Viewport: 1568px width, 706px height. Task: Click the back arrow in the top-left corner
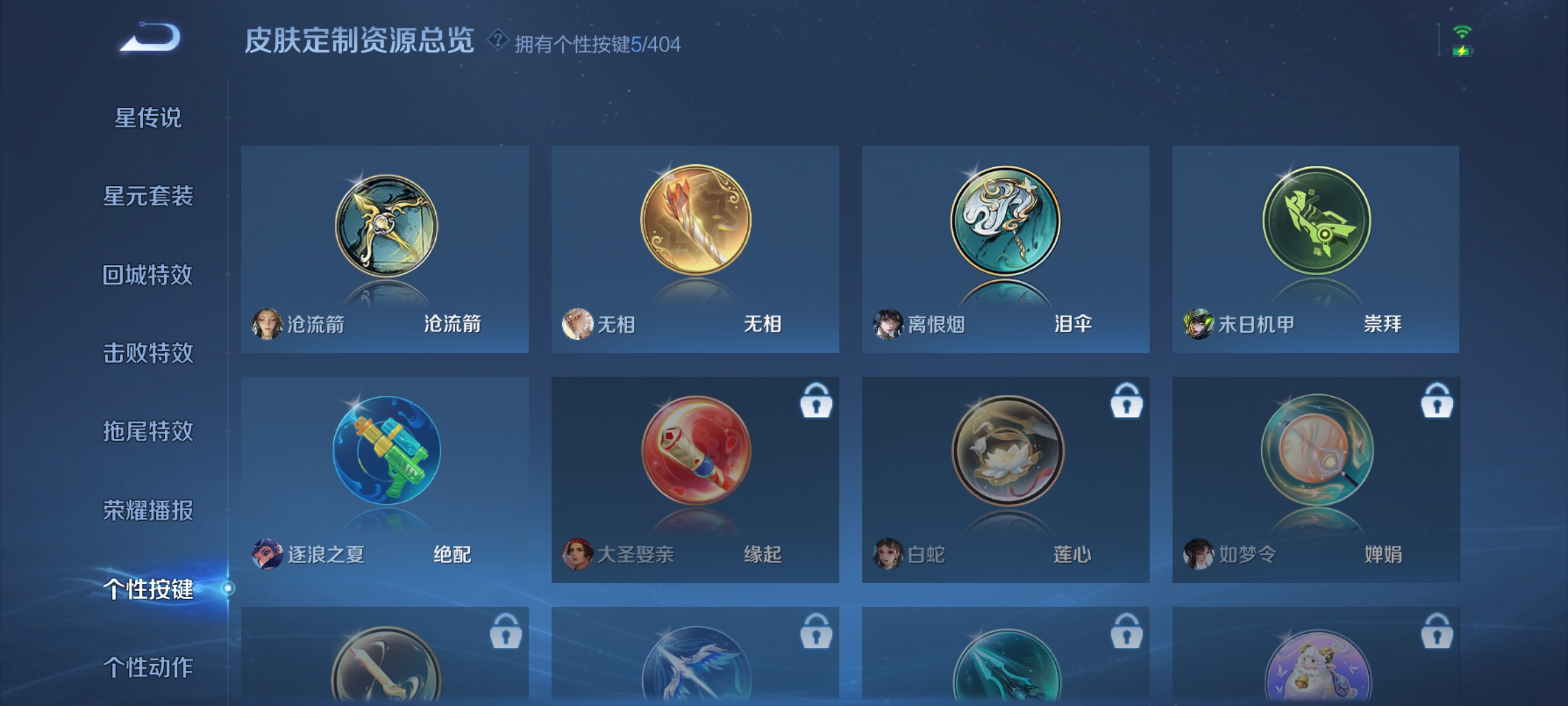point(149,38)
